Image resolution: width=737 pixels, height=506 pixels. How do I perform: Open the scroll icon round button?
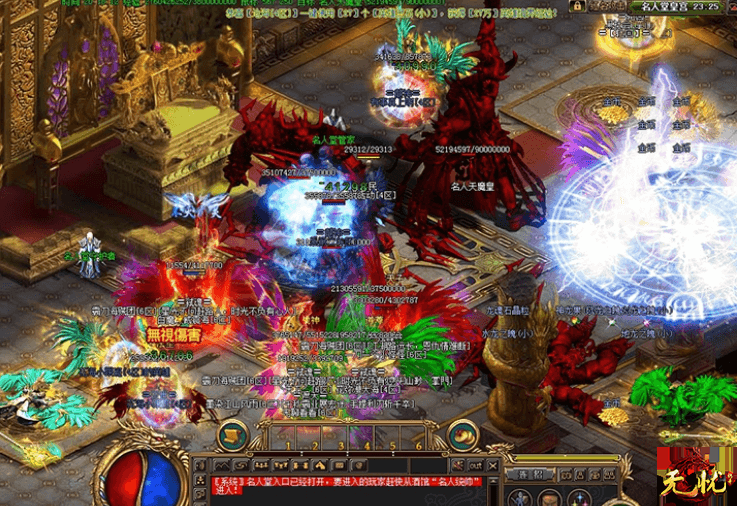pyautogui.click(x=232, y=434)
